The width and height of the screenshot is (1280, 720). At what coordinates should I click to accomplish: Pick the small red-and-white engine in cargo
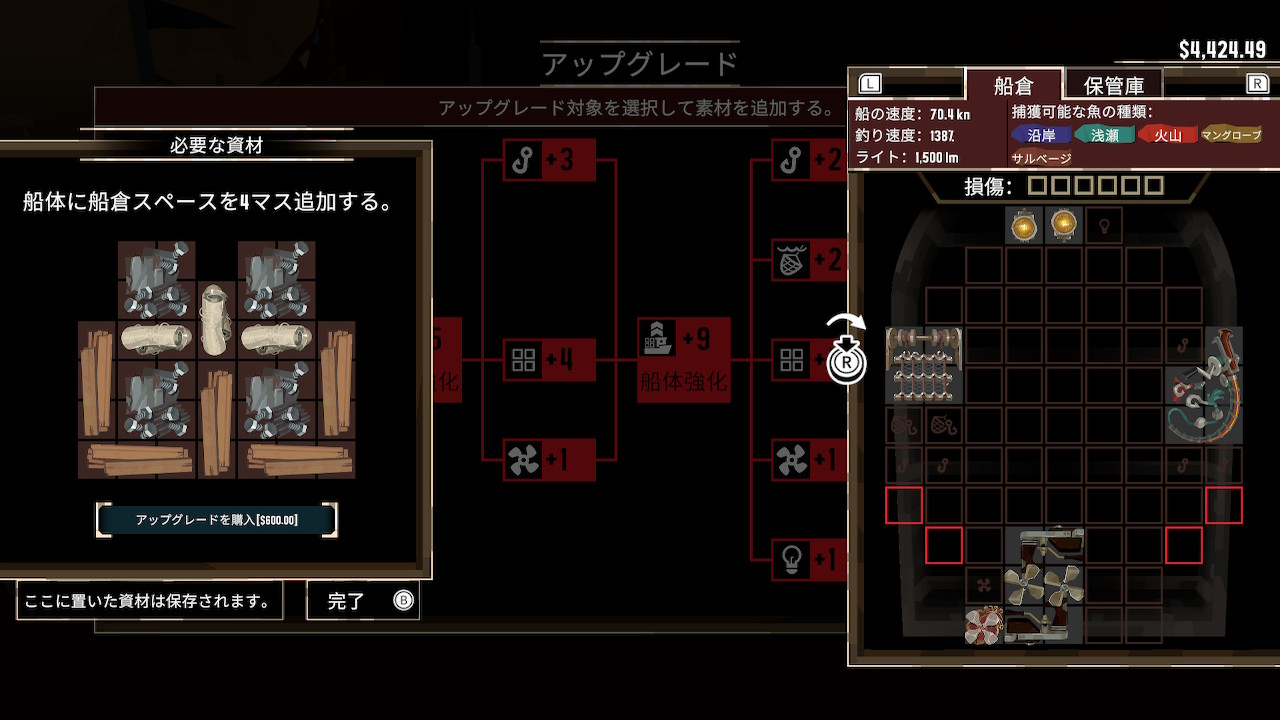pyautogui.click(x=984, y=625)
